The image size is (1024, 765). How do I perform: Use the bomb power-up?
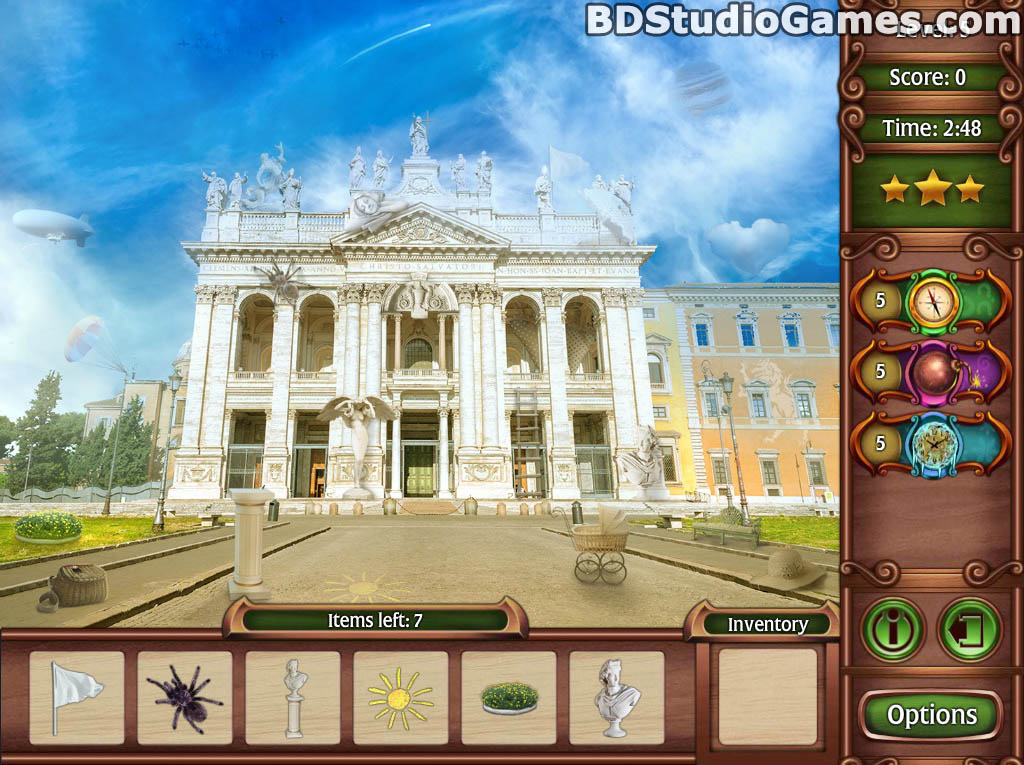point(933,372)
